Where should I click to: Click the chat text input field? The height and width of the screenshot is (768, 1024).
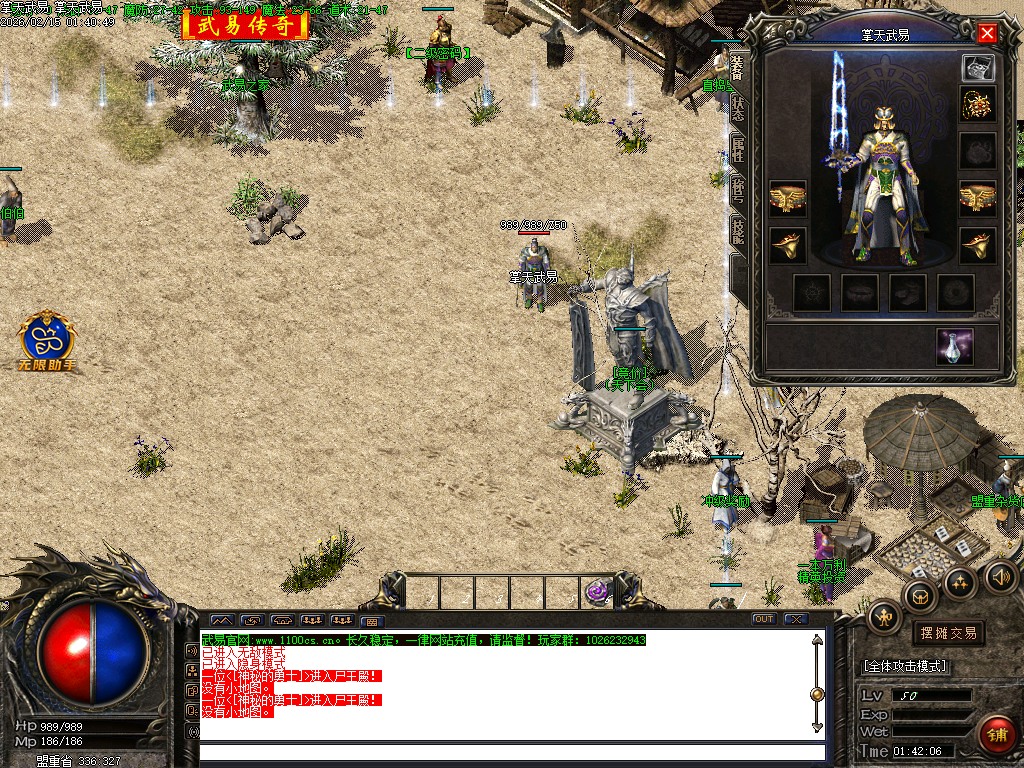[510, 752]
